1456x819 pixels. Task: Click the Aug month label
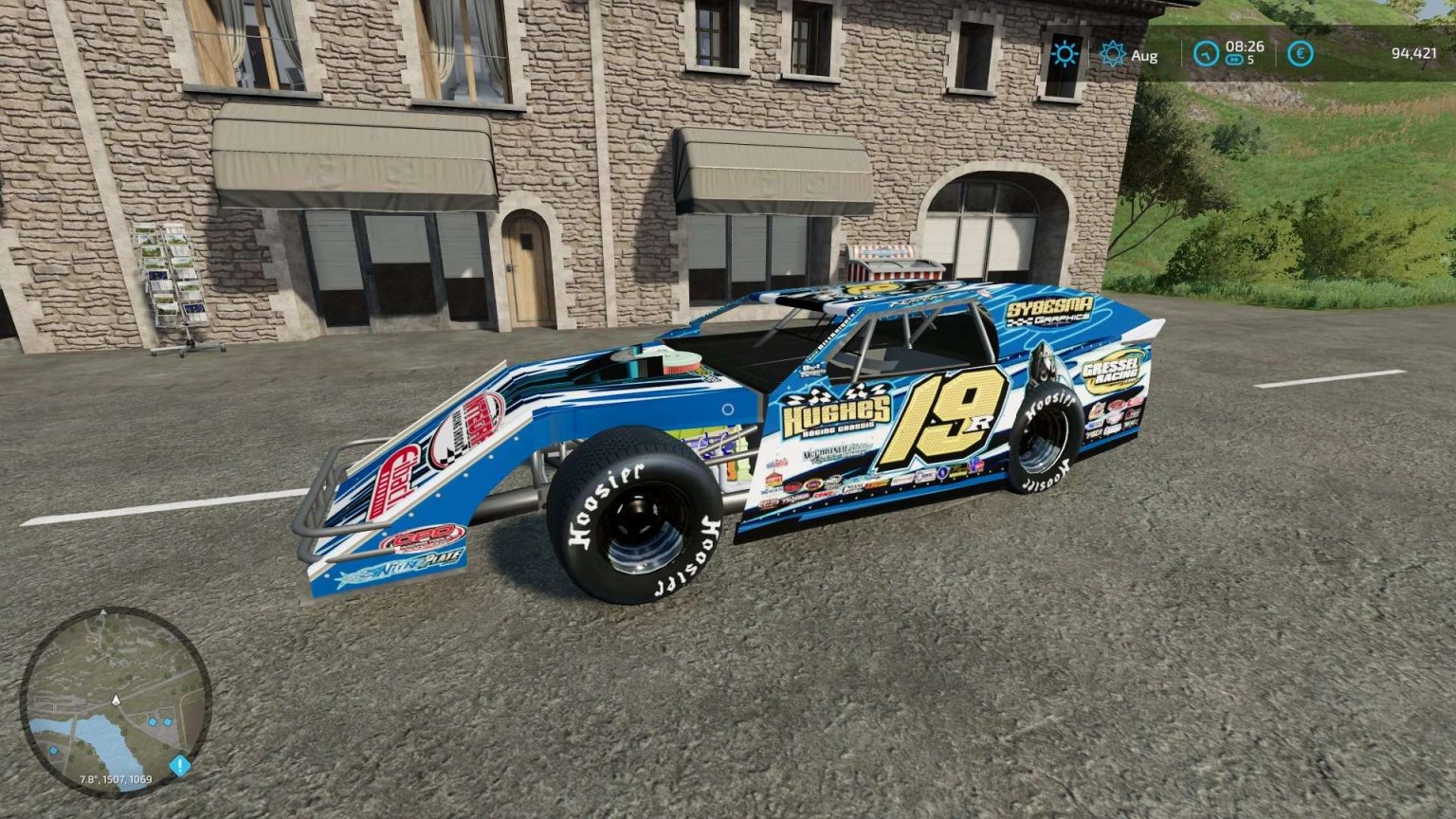click(x=1145, y=55)
